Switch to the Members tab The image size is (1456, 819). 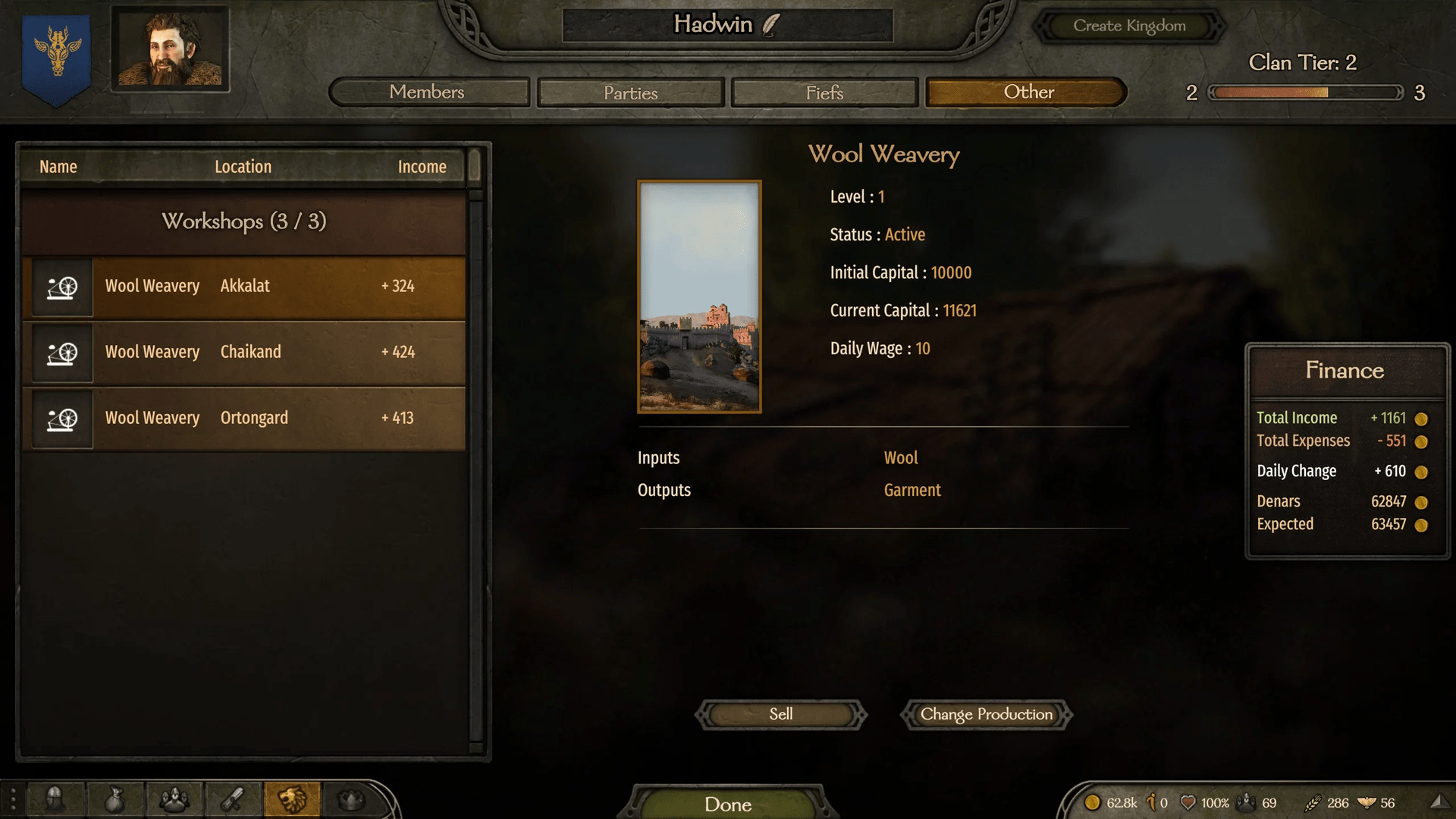click(x=428, y=92)
